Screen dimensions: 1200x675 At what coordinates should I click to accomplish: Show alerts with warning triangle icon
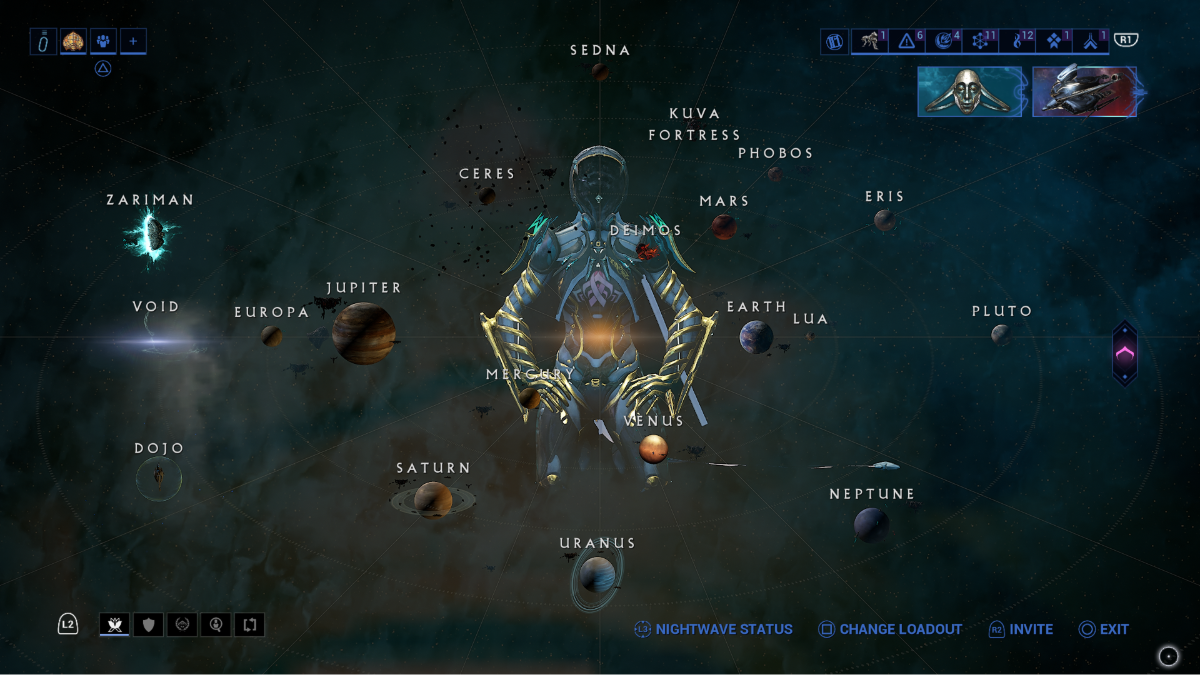[x=908, y=41]
